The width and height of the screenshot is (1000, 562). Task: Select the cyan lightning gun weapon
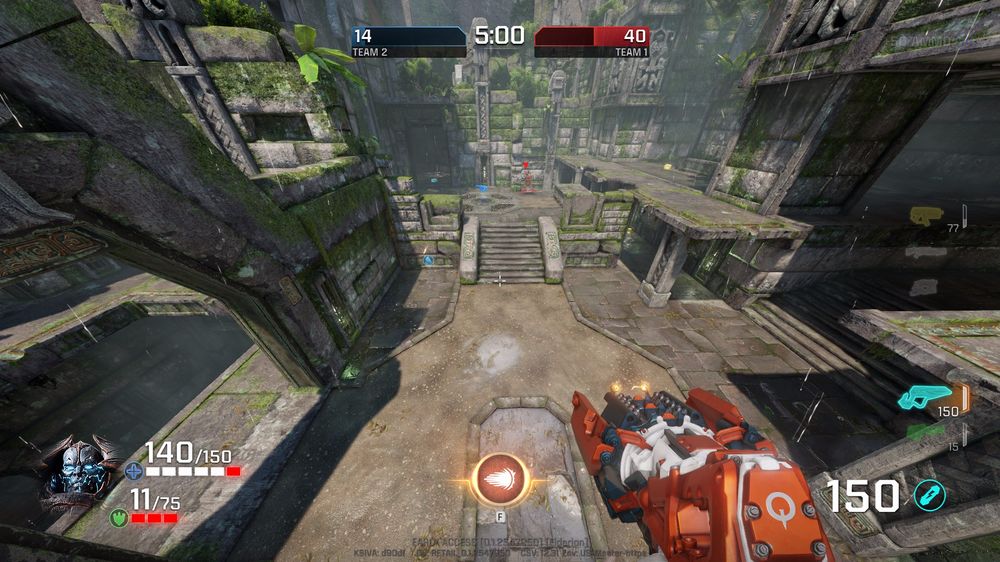pos(925,397)
